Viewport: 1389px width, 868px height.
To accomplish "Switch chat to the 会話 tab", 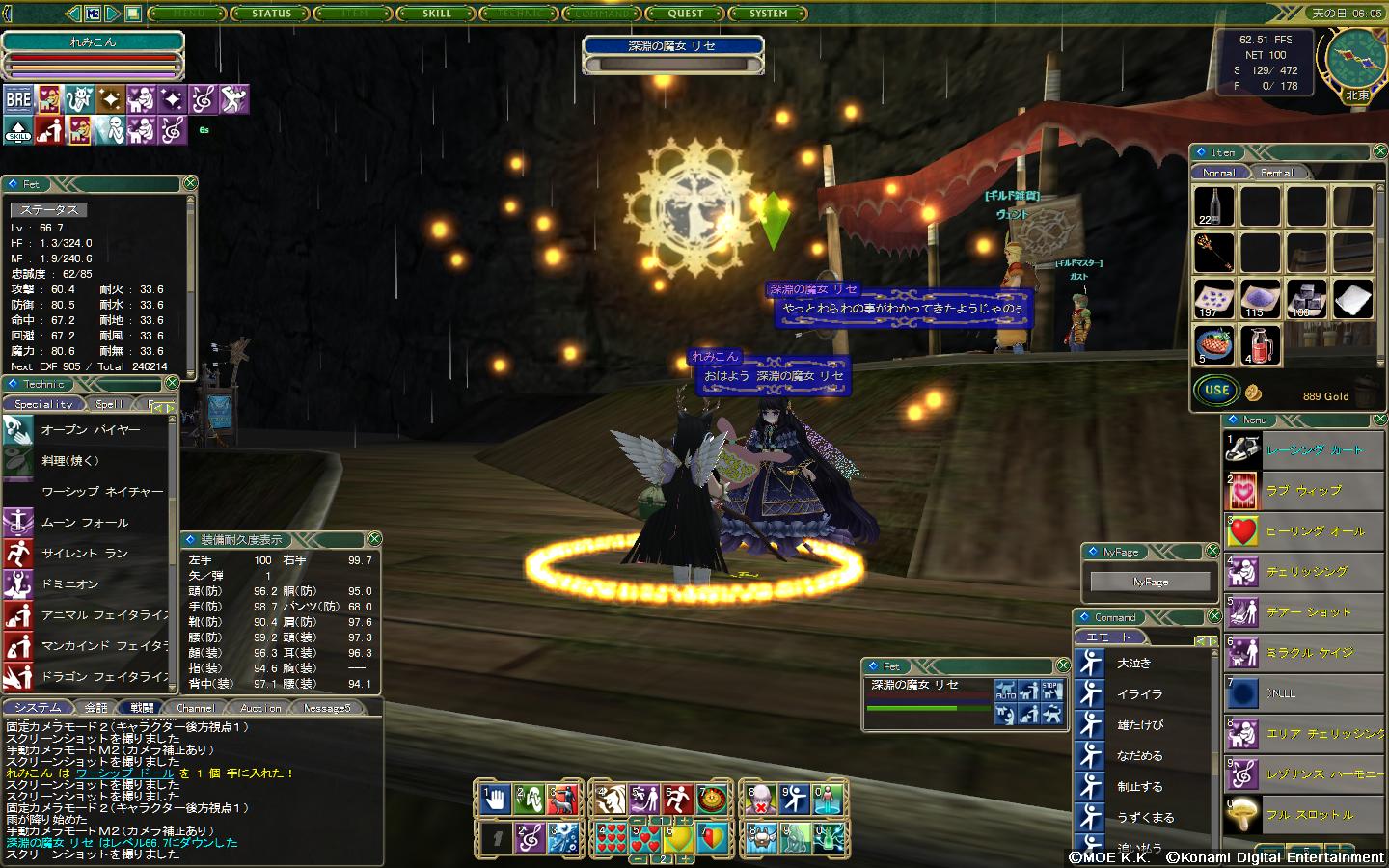I will tap(95, 708).
